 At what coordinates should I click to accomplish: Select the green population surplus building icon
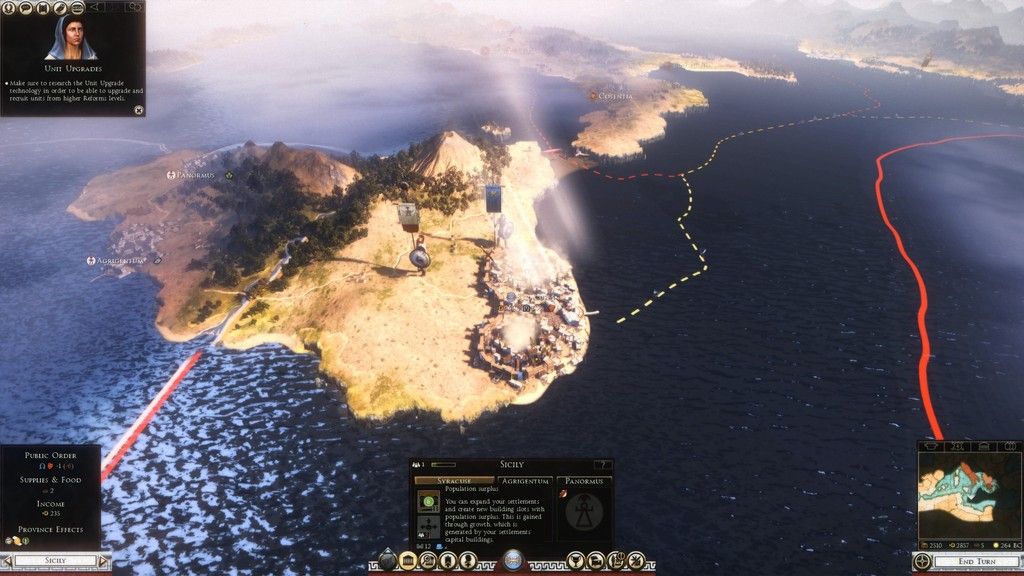point(428,502)
